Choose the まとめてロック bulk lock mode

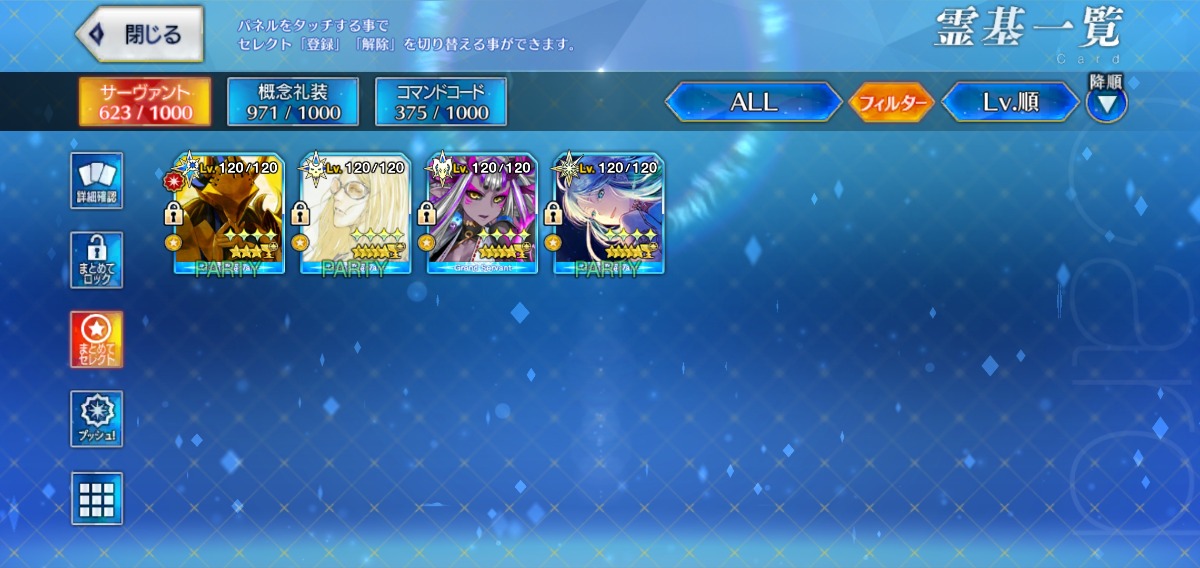(x=97, y=260)
